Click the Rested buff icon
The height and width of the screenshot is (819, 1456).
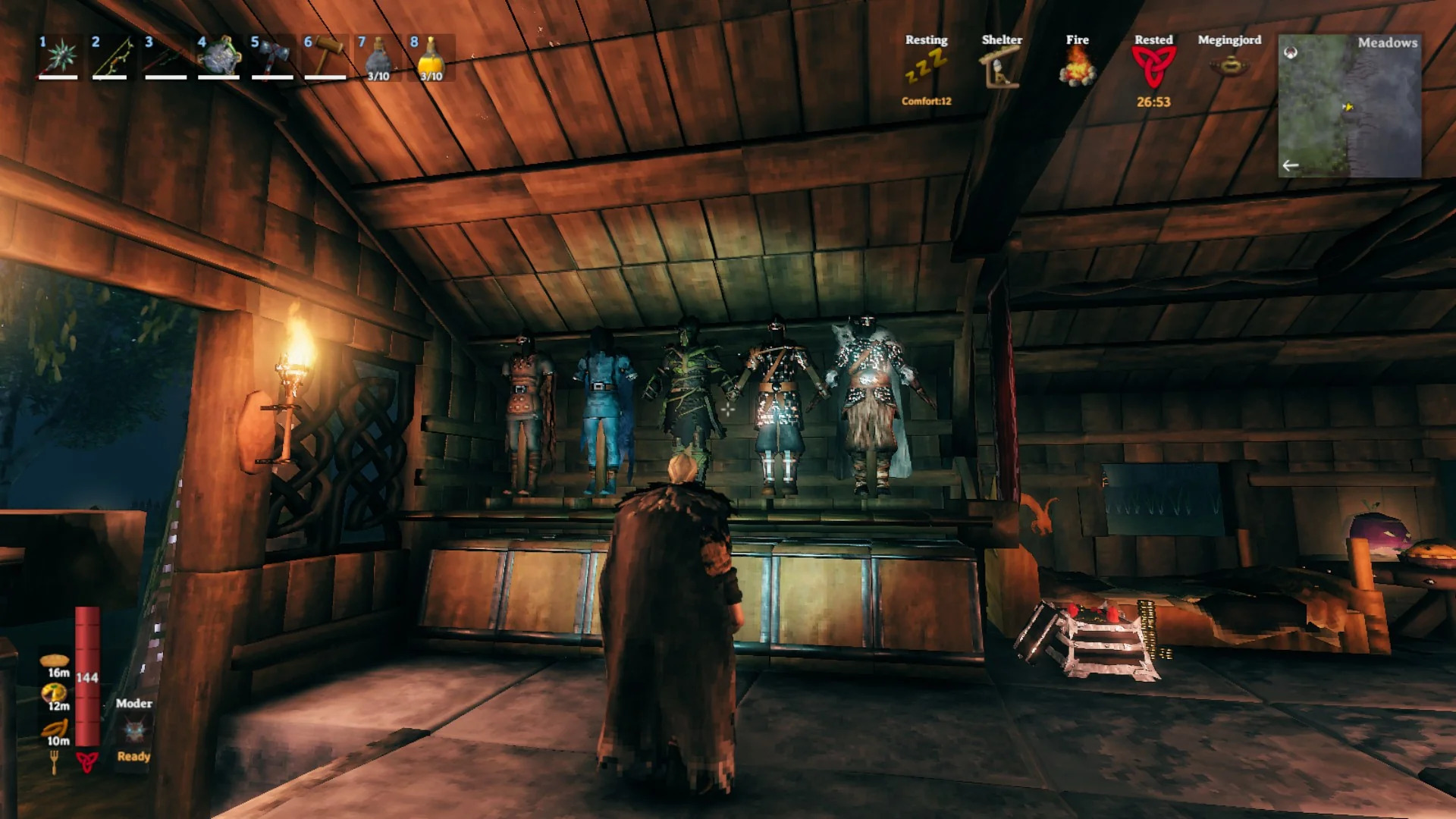[x=1153, y=67]
